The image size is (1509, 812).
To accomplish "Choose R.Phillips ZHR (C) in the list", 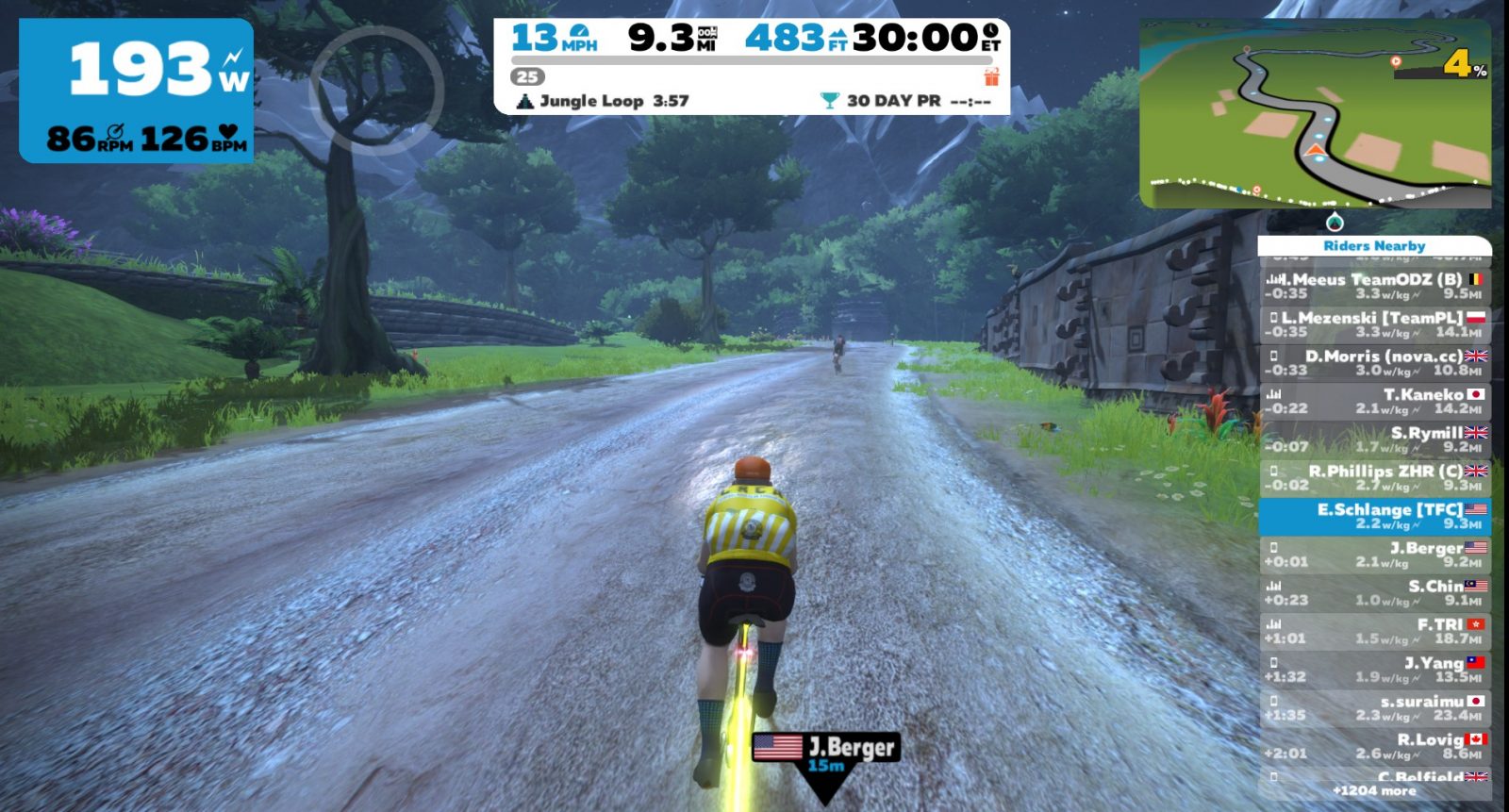I will 1374,478.
